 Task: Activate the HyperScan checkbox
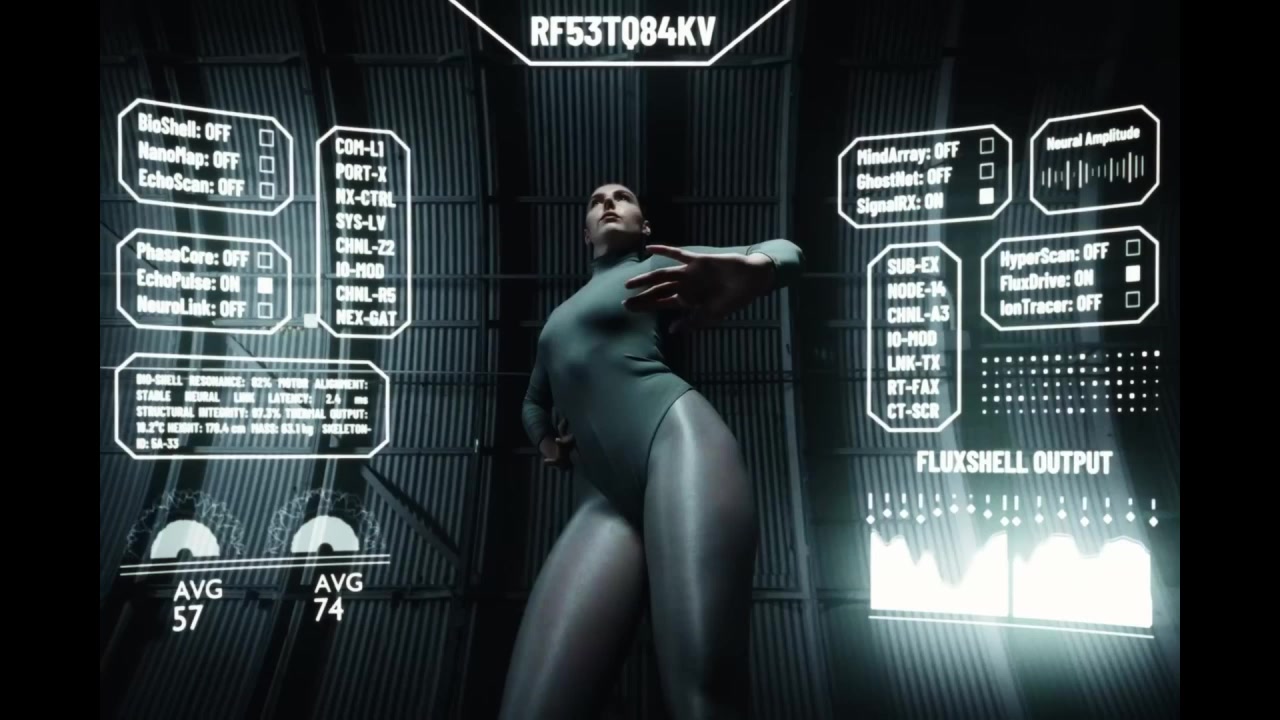click(1133, 248)
